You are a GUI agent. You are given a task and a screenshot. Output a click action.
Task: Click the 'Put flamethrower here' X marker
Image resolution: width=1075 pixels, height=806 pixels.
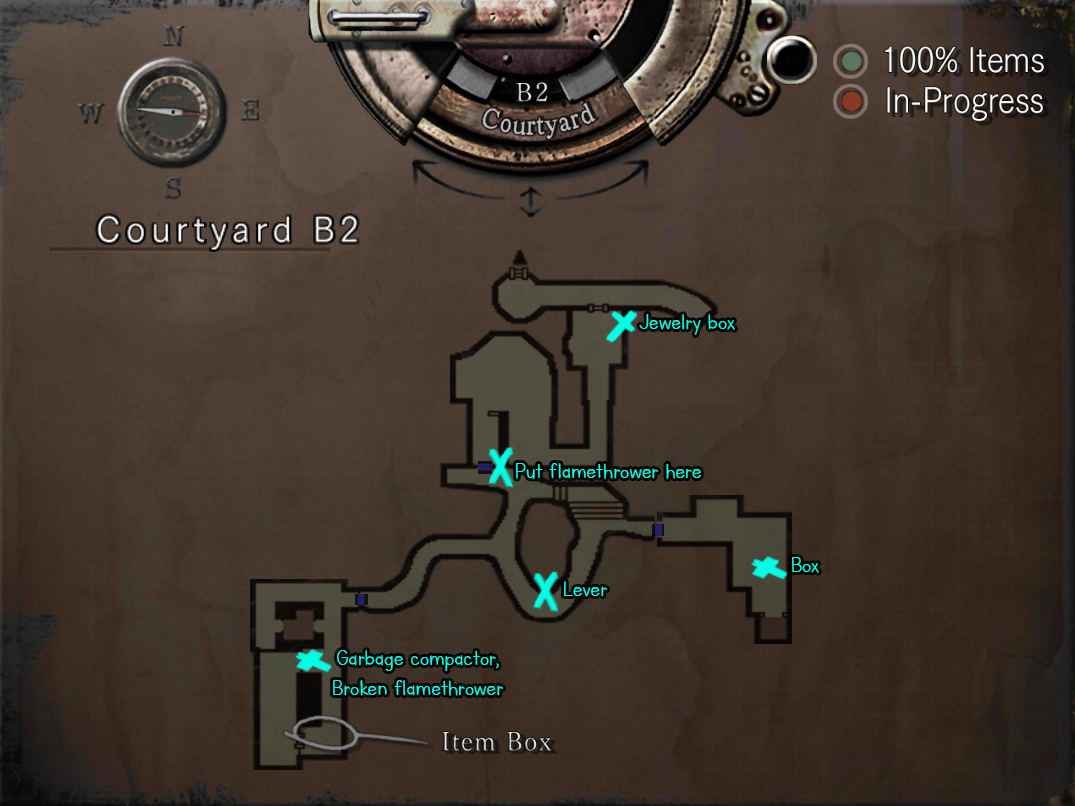tap(500, 467)
